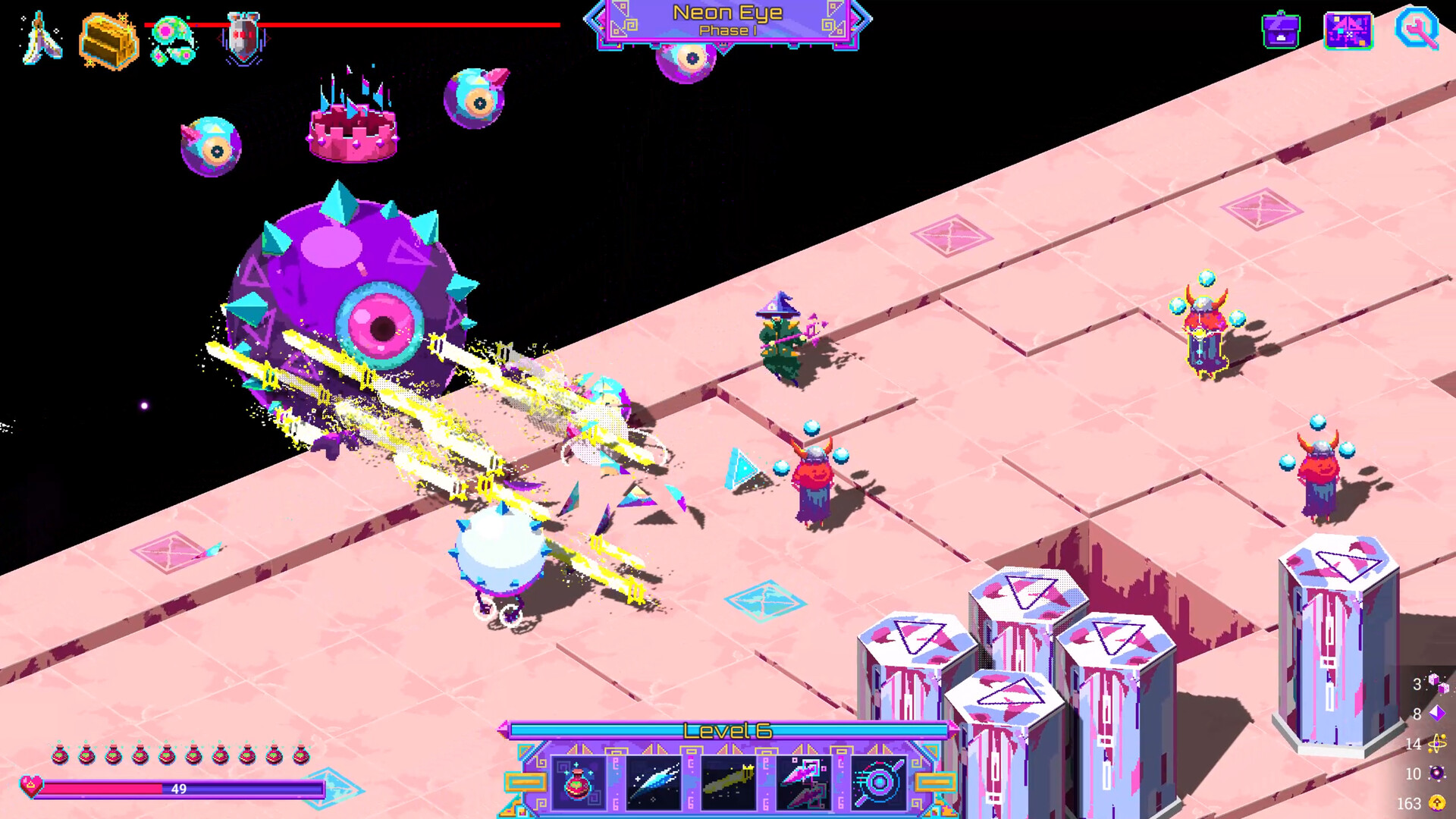This screenshot has height=819, width=1456.
Task: Click the left orange hotbar arrow button
Action: pyautogui.click(x=525, y=782)
